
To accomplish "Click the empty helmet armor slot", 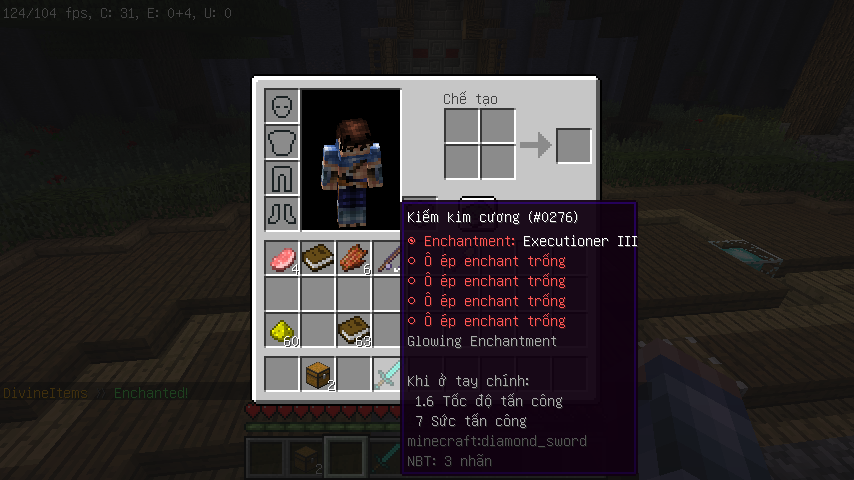I will click(x=282, y=106).
